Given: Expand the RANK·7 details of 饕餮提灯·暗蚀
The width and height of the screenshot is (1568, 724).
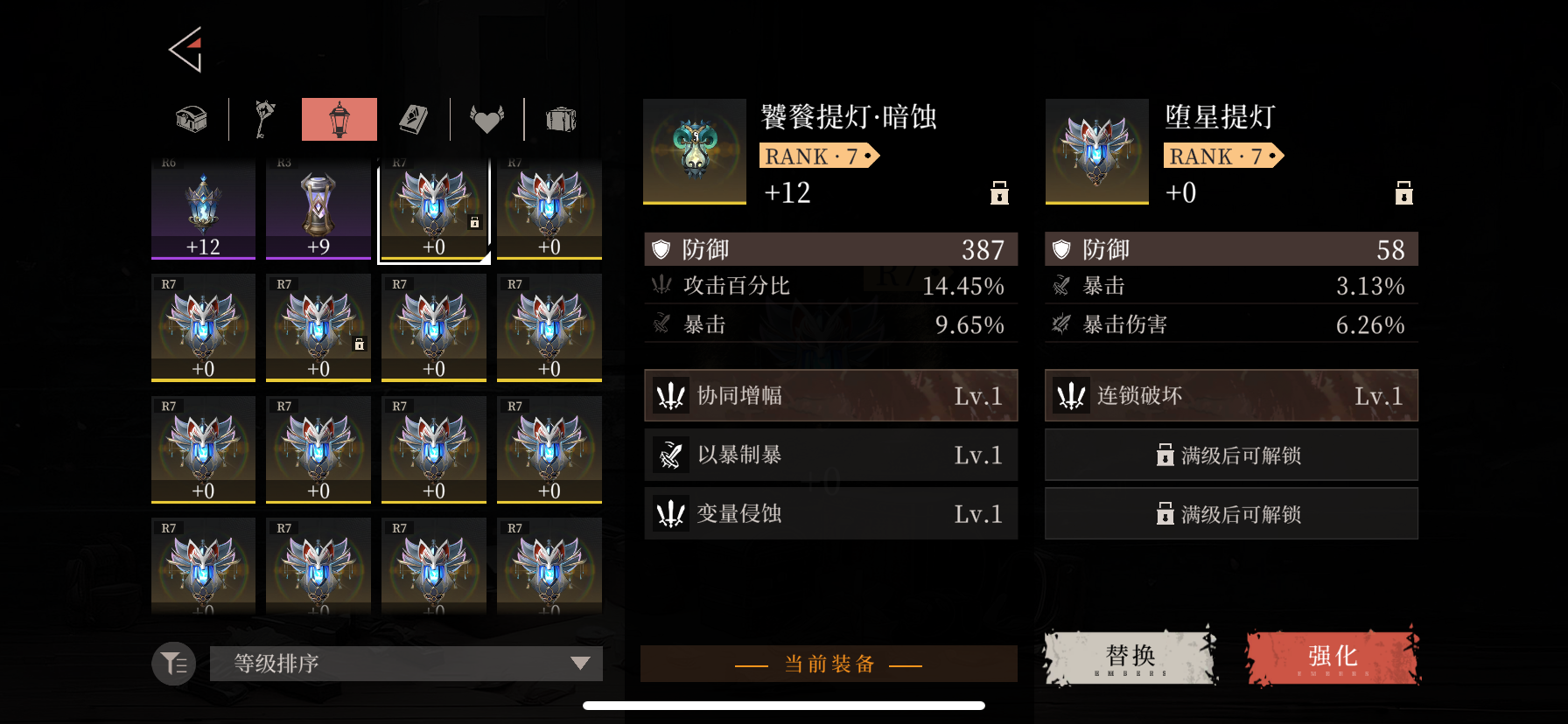Looking at the screenshot, I should tap(820, 156).
